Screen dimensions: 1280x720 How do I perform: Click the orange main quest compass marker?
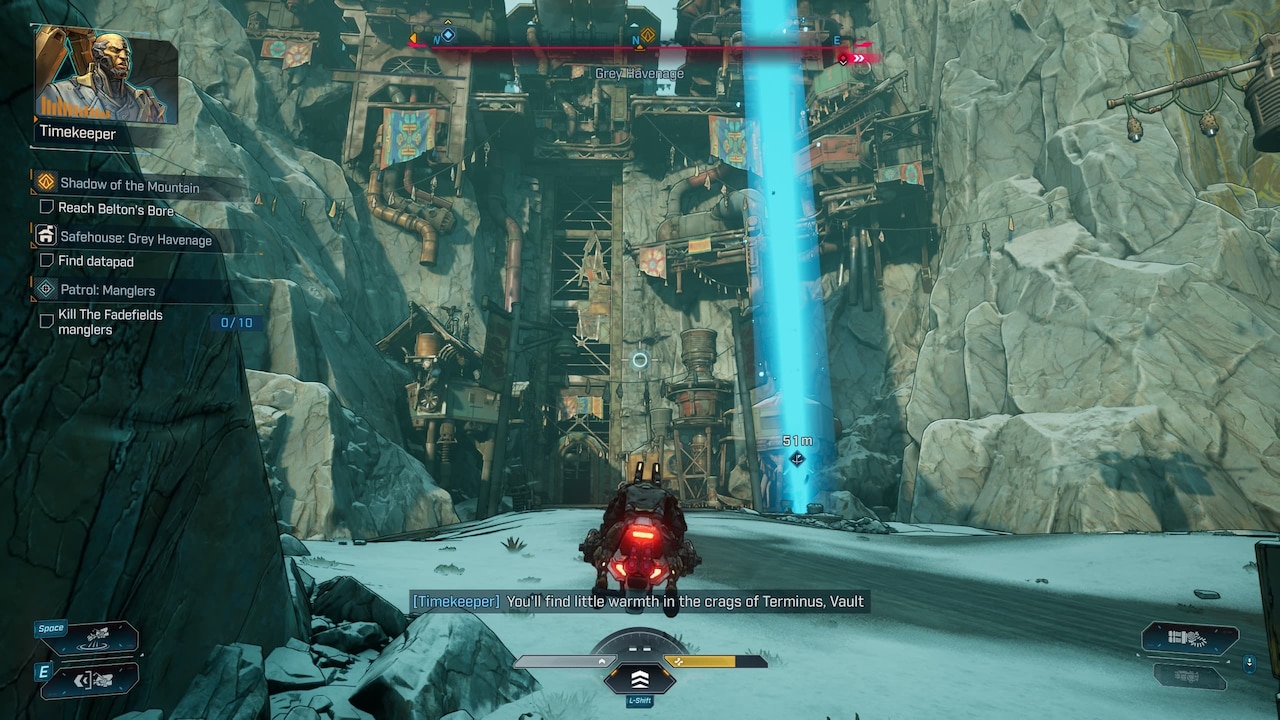pyautogui.click(x=647, y=36)
